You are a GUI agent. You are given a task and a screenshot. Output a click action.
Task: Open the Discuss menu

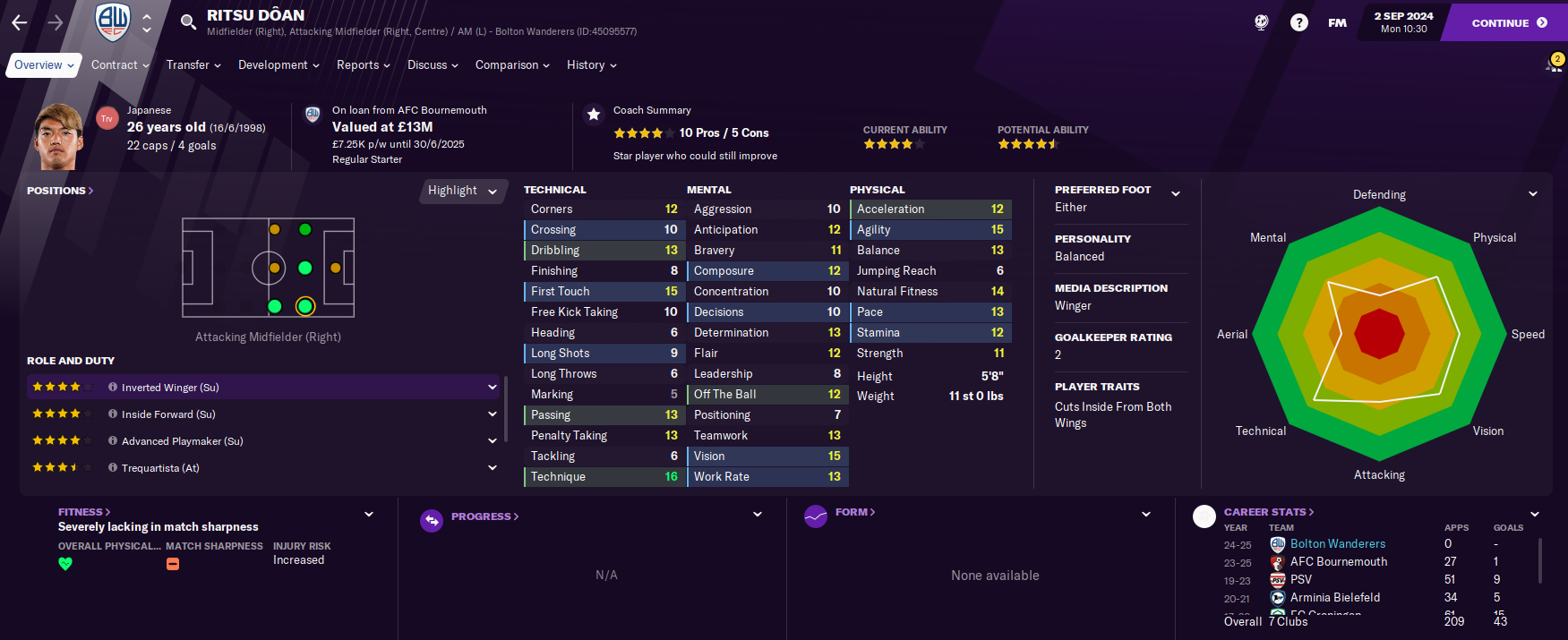433,65
